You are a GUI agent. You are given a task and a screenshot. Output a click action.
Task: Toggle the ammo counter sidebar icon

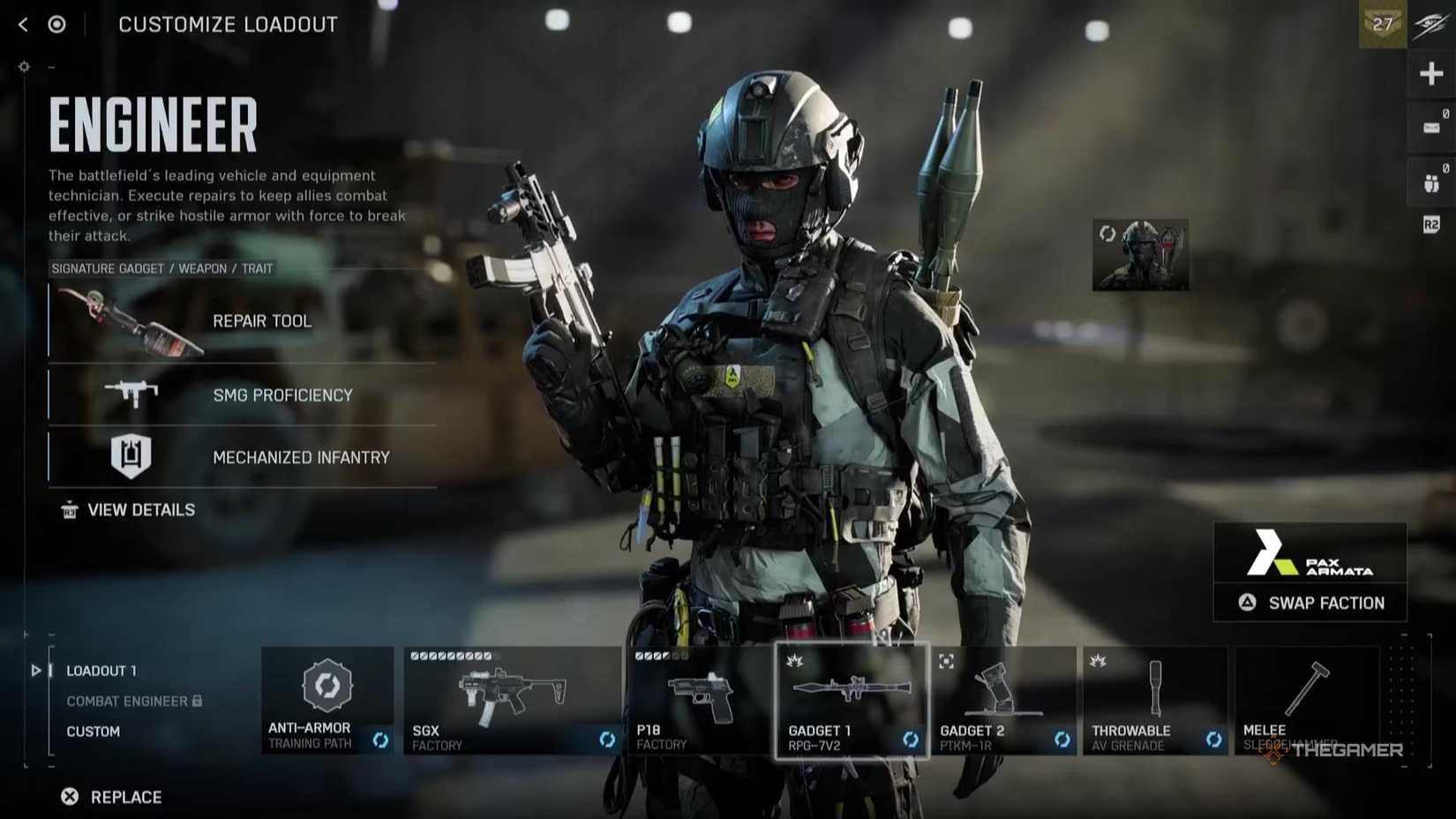(x=1431, y=126)
